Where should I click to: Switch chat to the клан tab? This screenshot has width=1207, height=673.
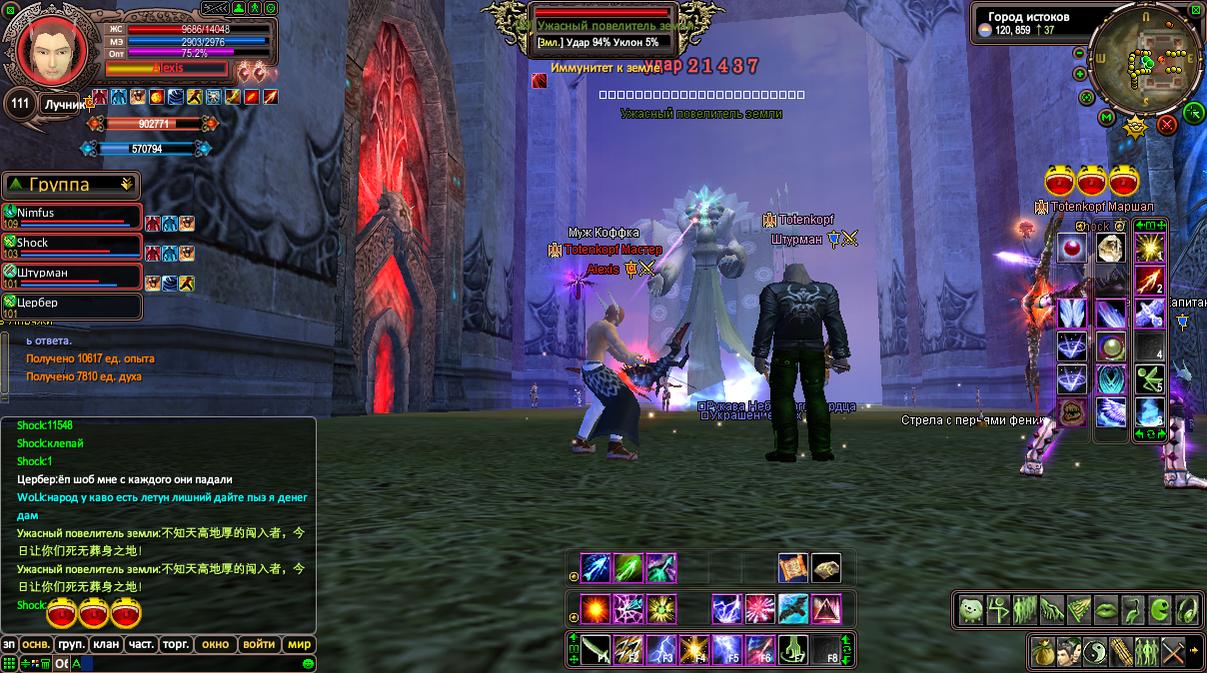click(x=105, y=644)
